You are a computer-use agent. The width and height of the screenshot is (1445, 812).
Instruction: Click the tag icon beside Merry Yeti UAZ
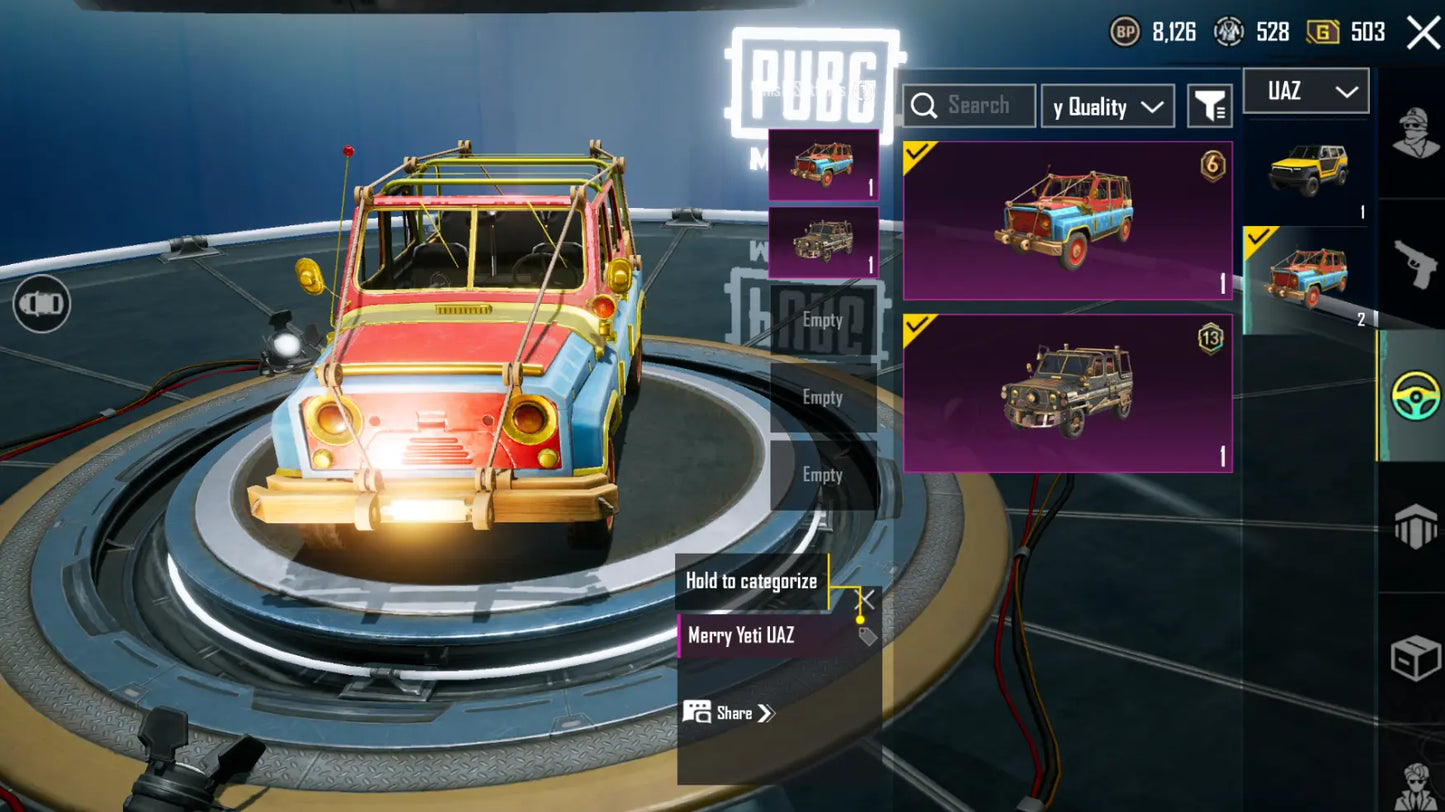[x=867, y=636]
